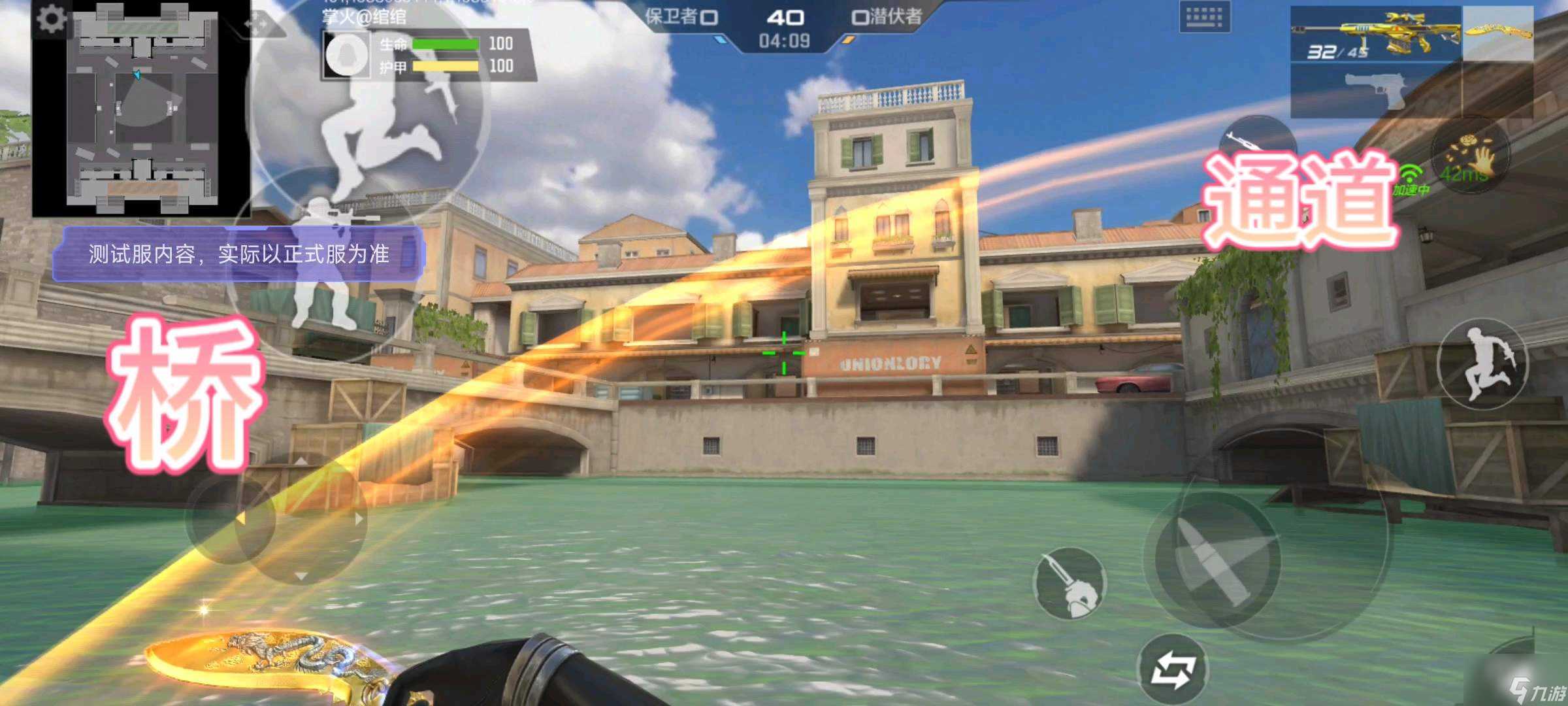Select the golden primary rifle slot
Viewport: 1568px width, 706px height.
coord(1376,34)
